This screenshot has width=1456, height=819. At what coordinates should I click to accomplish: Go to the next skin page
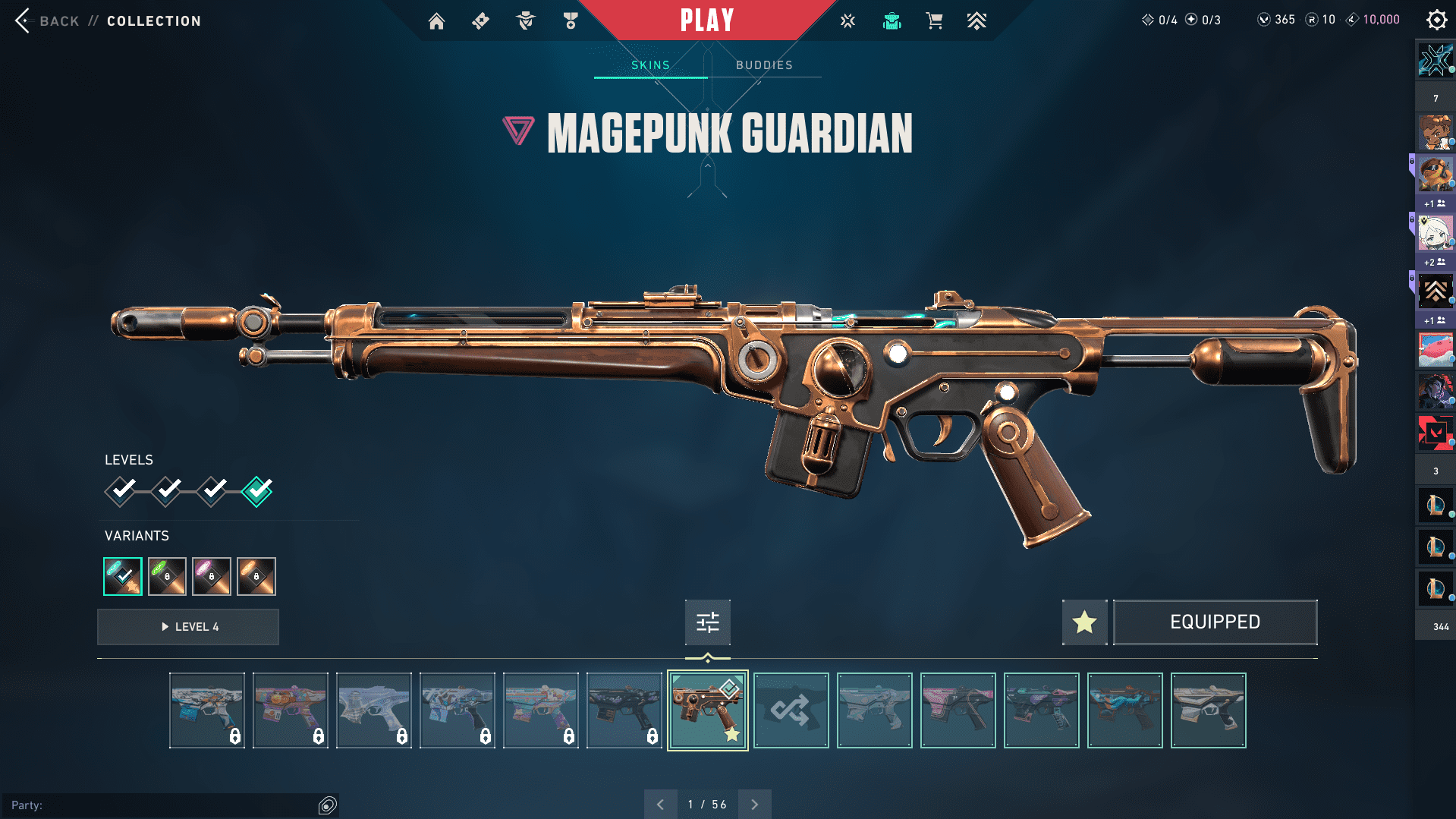(754, 805)
